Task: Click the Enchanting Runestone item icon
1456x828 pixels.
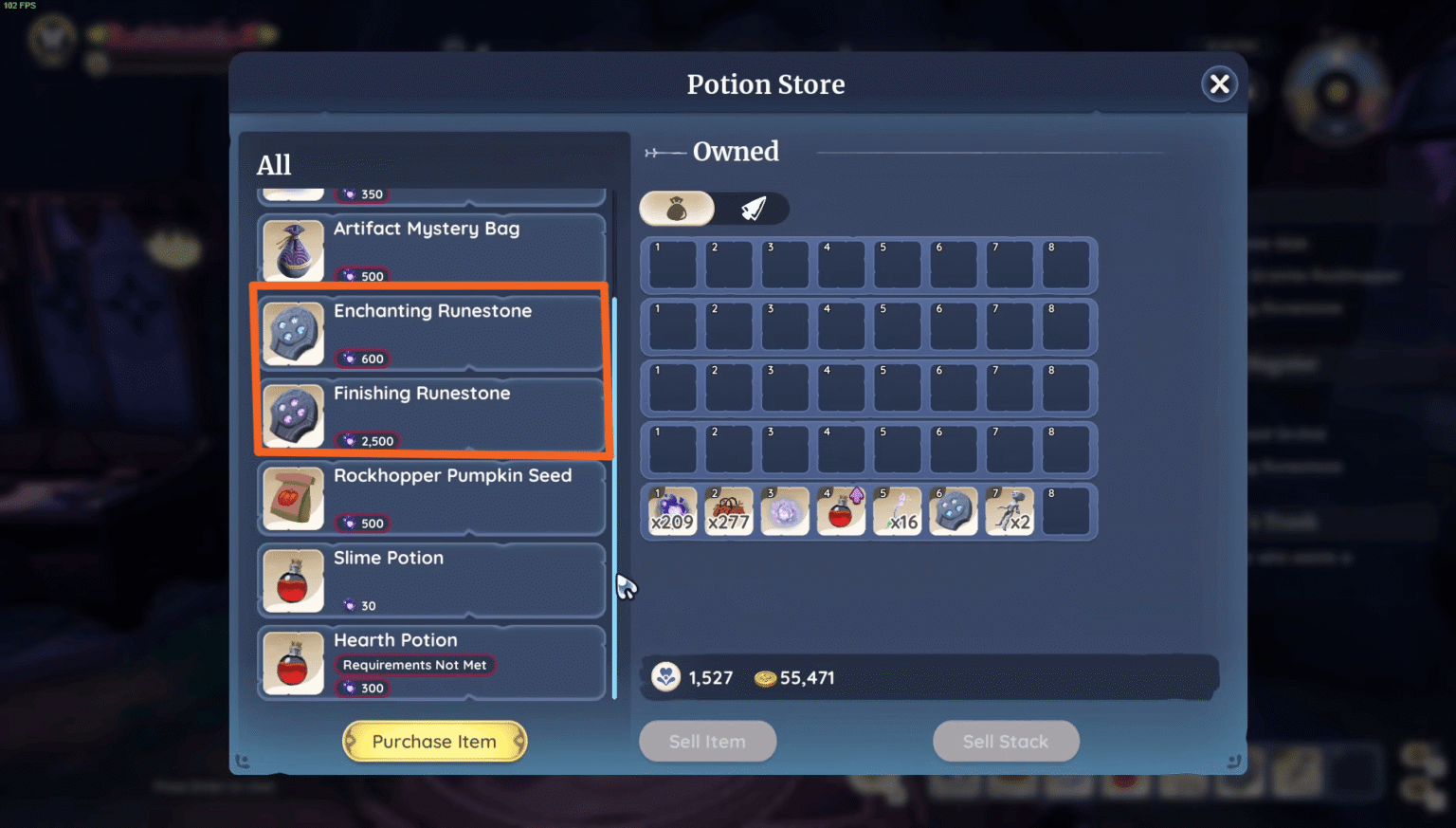Action: tap(293, 333)
